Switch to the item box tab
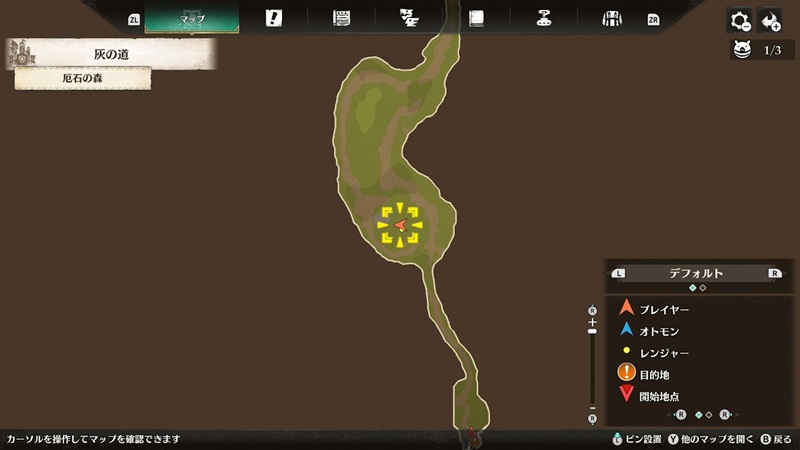 coord(341,18)
